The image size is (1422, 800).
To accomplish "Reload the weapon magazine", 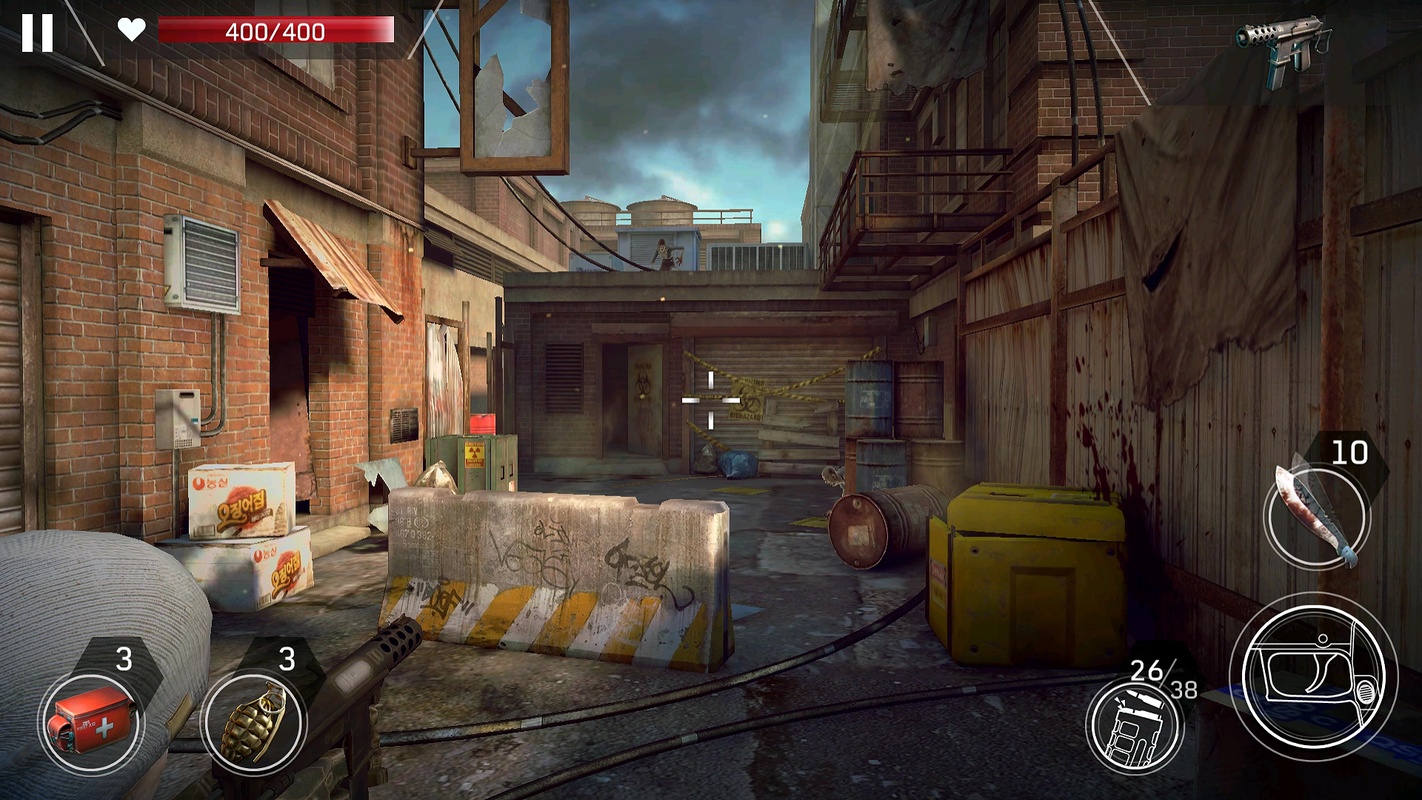I will point(1135,725).
